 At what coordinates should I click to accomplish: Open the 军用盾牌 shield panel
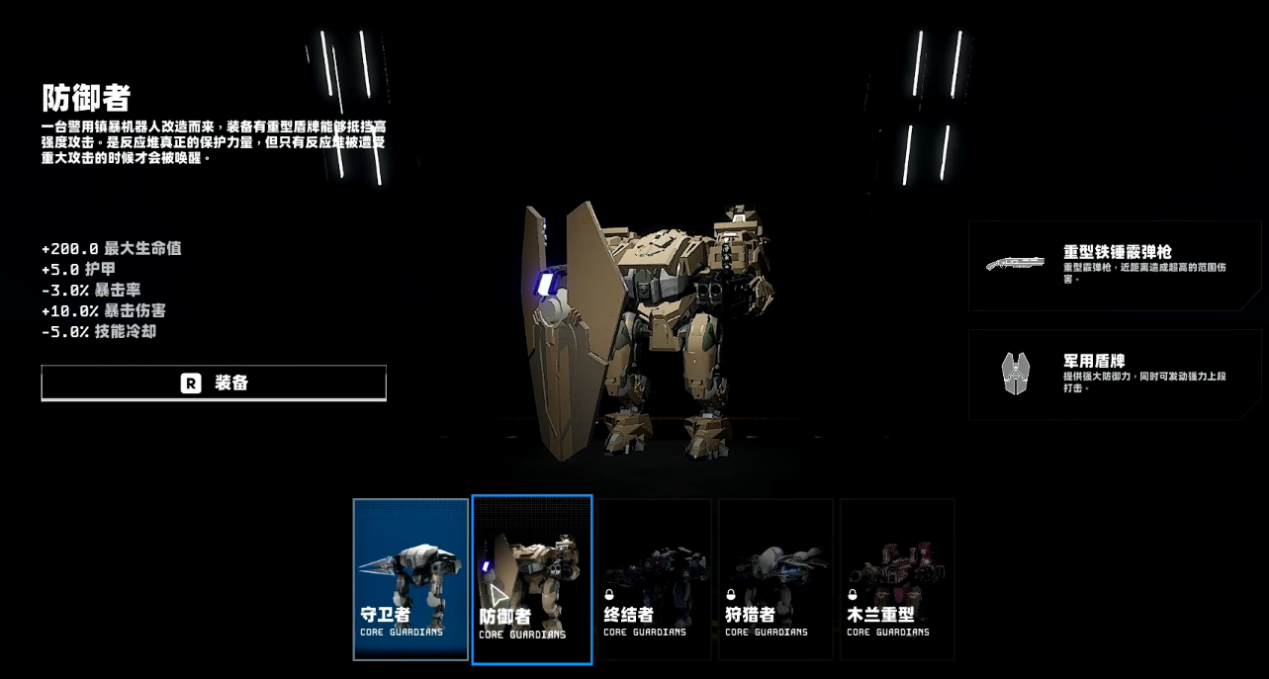coord(1114,374)
